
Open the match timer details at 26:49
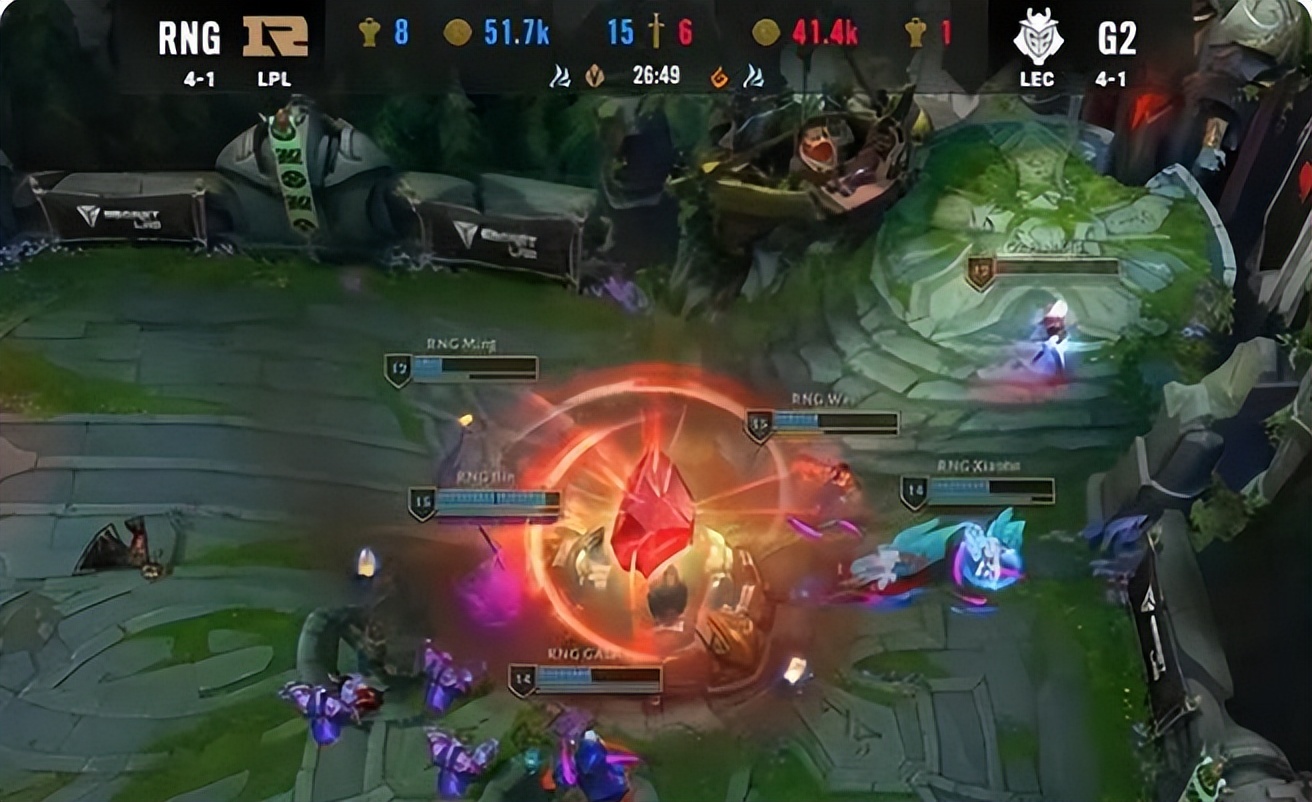655,73
